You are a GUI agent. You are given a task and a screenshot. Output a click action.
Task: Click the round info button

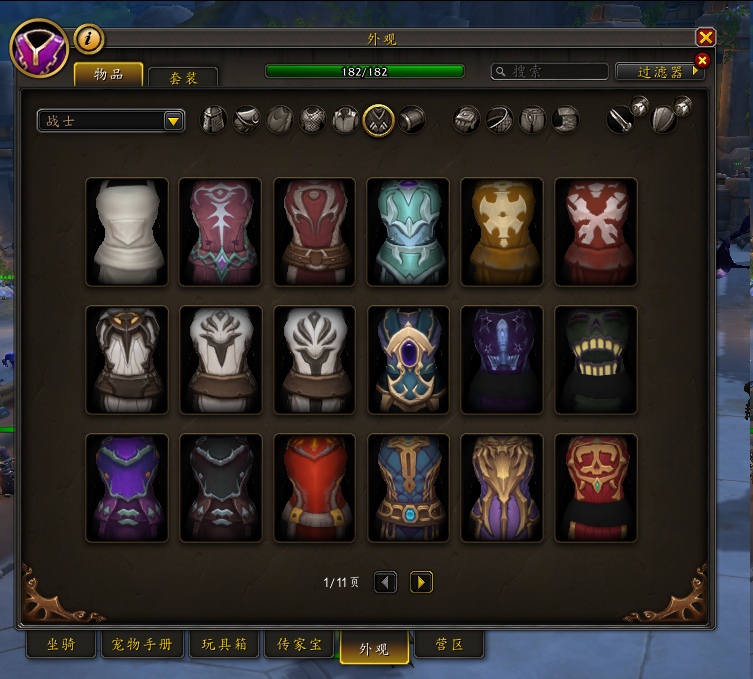pyautogui.click(x=90, y=39)
